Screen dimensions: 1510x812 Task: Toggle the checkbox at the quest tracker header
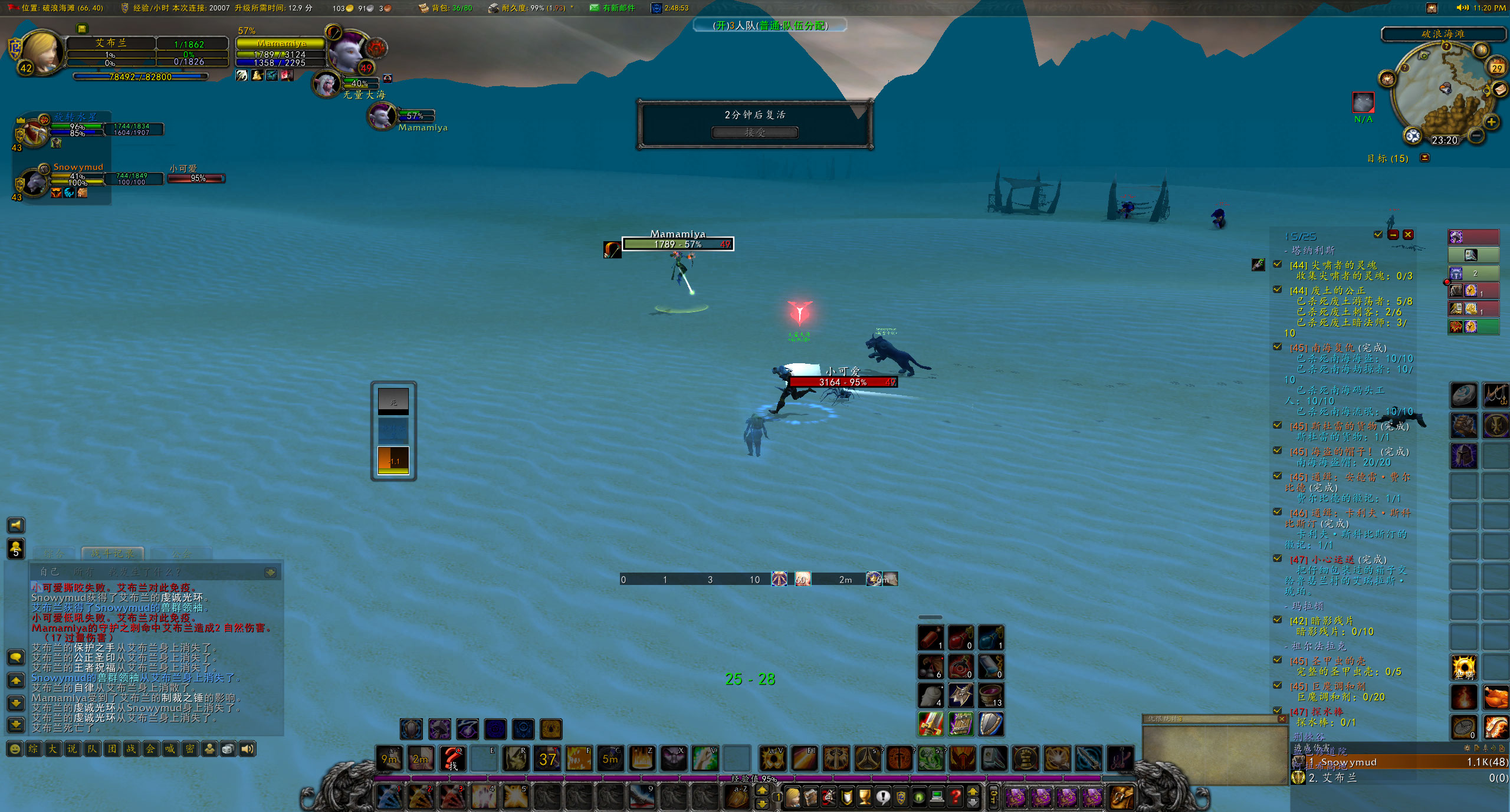1378,235
